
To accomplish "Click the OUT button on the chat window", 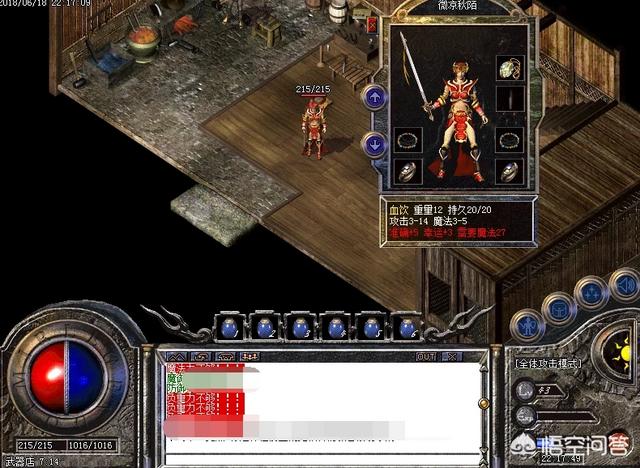I will click(x=426, y=357).
